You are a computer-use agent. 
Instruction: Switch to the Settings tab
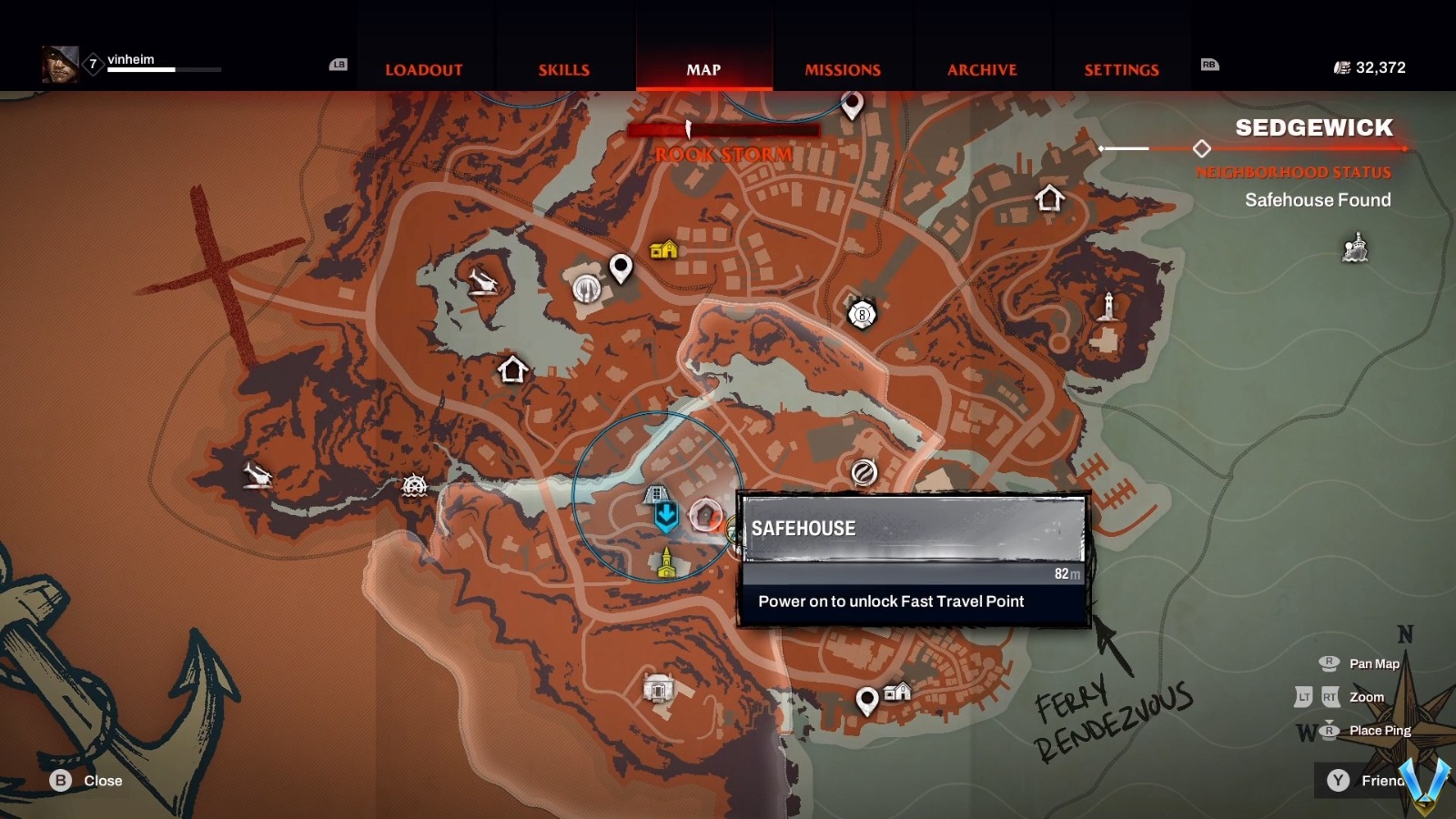pyautogui.click(x=1121, y=69)
